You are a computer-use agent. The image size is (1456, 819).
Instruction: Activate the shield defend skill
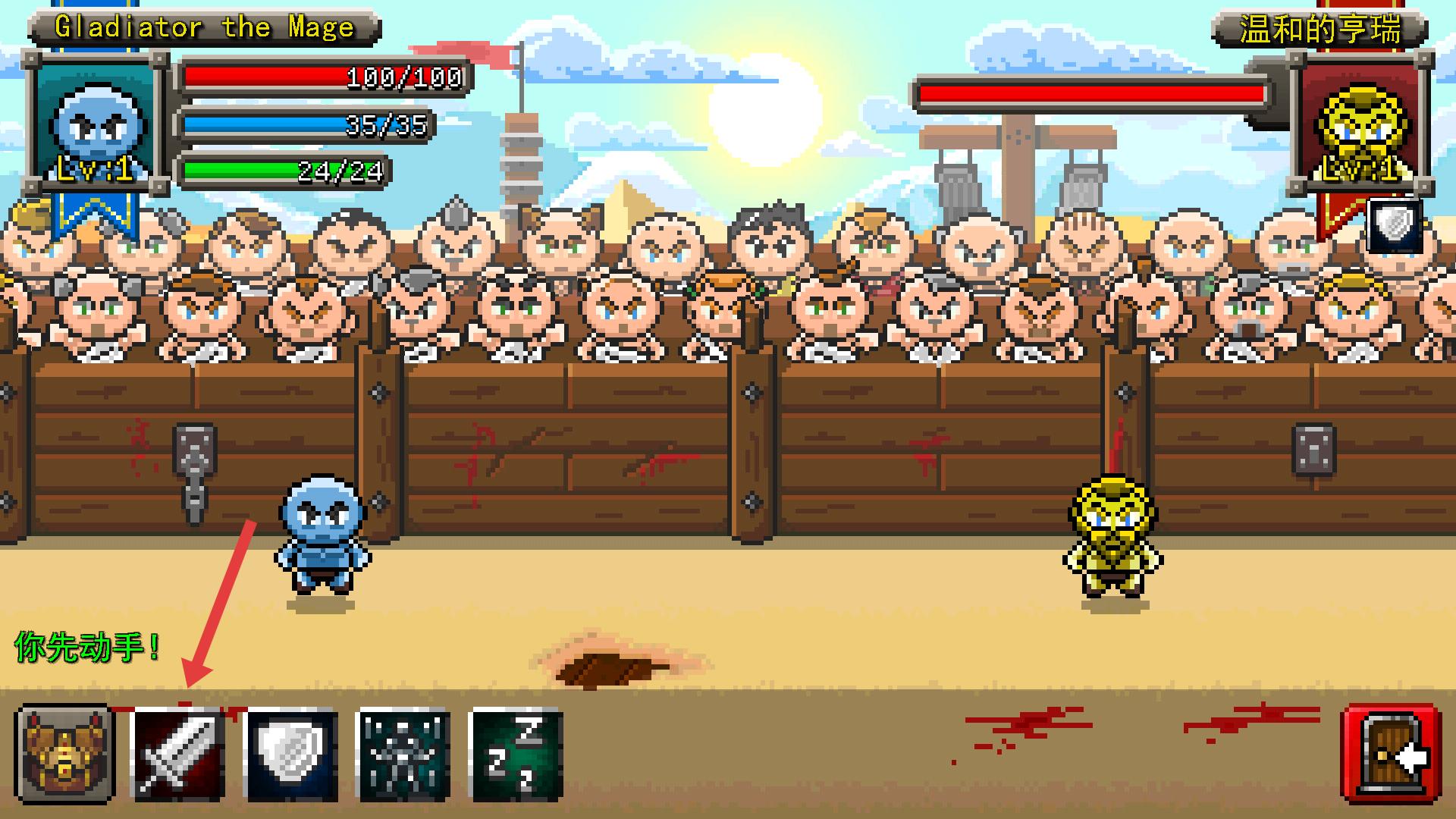click(x=291, y=755)
